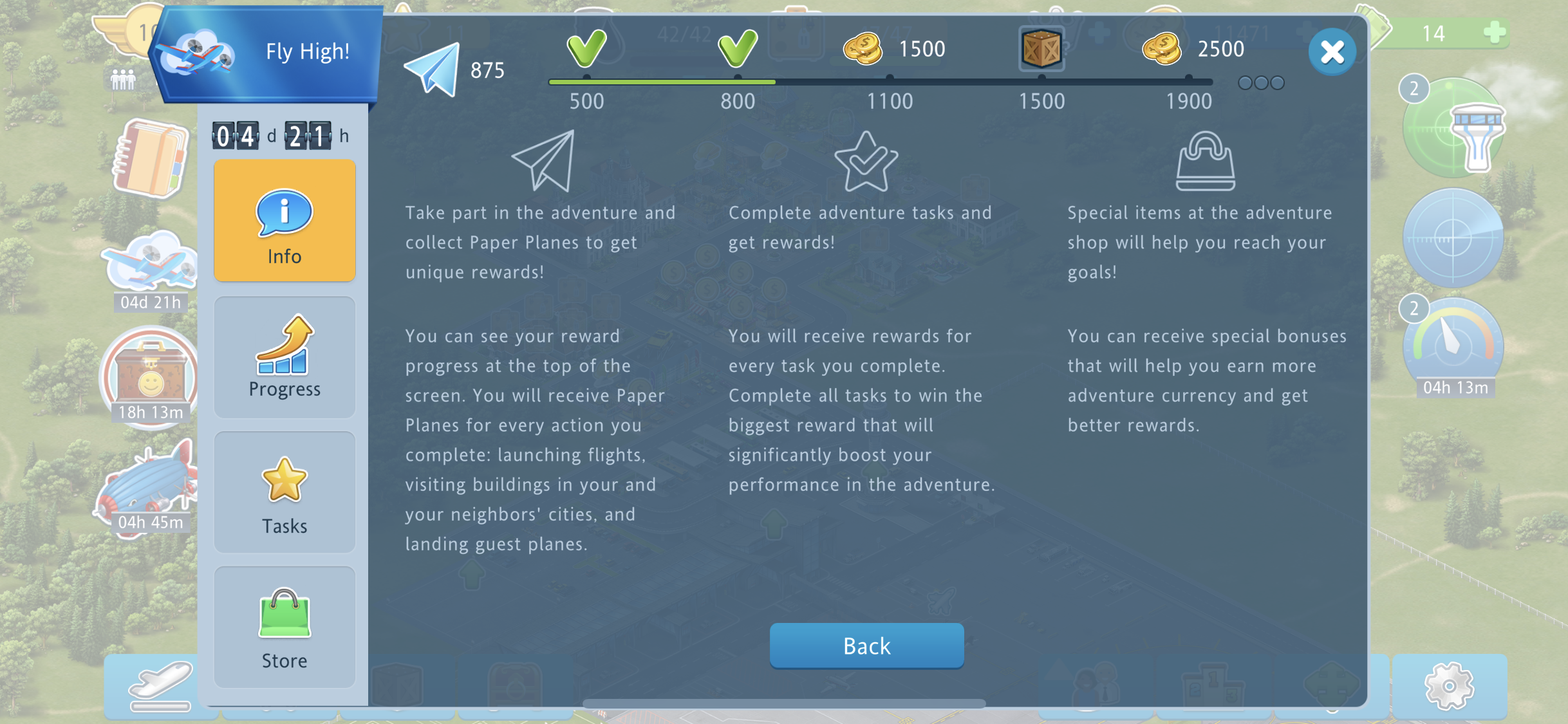1568x724 pixels.
Task: Tap the wooden crate reward at 1500
Action: (1041, 49)
